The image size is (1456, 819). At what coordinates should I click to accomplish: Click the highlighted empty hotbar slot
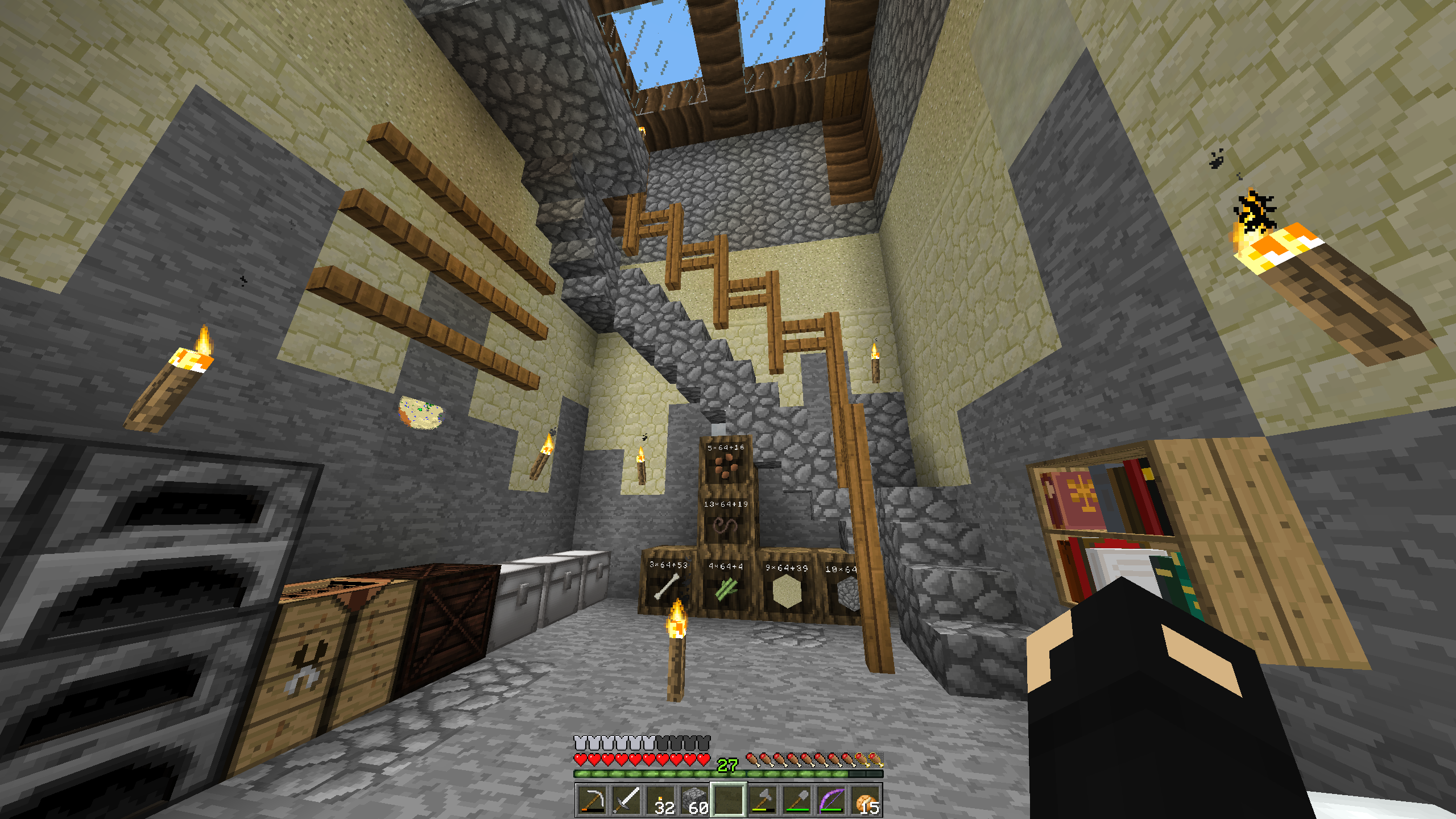(x=729, y=800)
